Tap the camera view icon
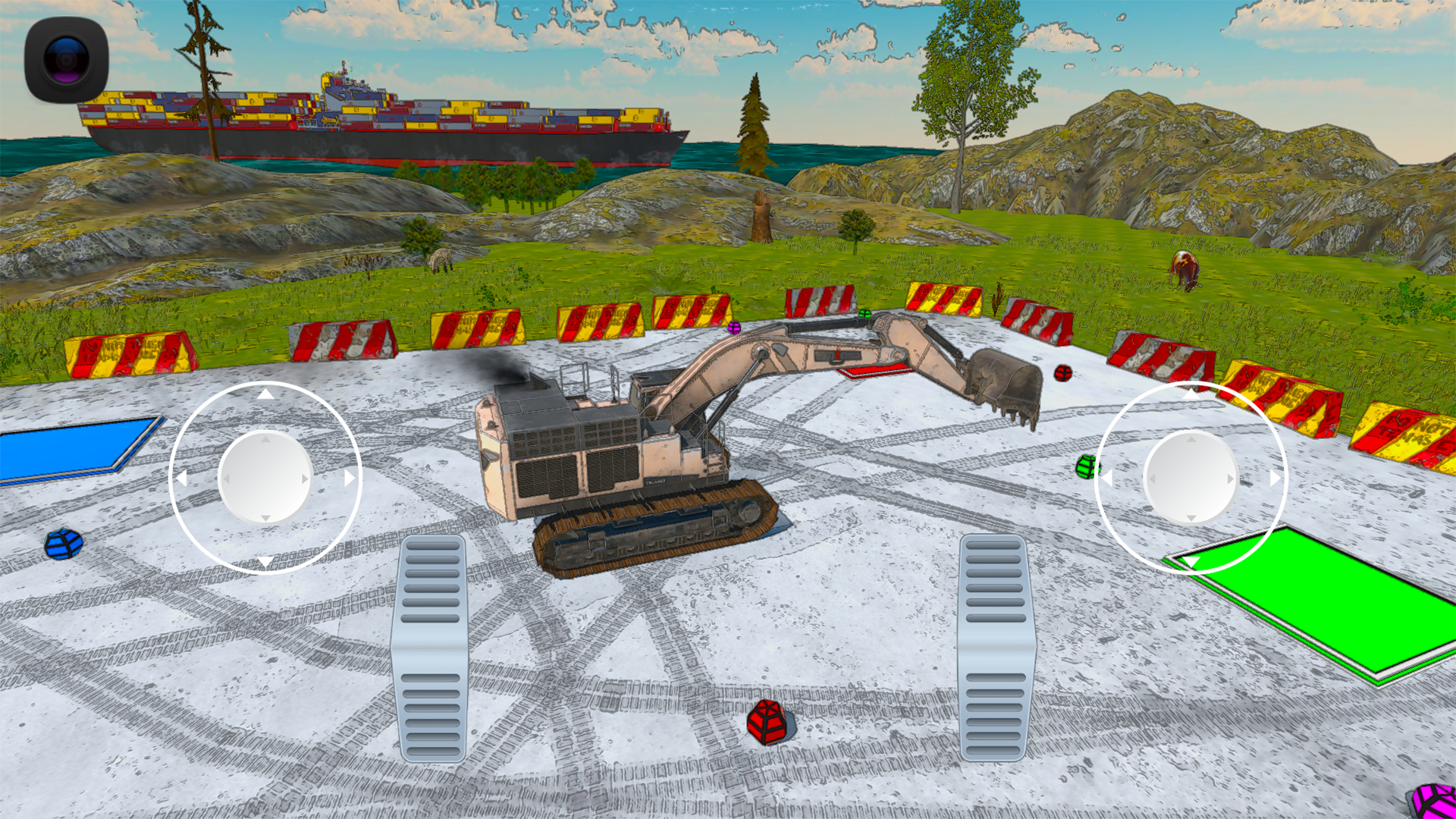The height and width of the screenshot is (819, 1456). click(x=67, y=59)
